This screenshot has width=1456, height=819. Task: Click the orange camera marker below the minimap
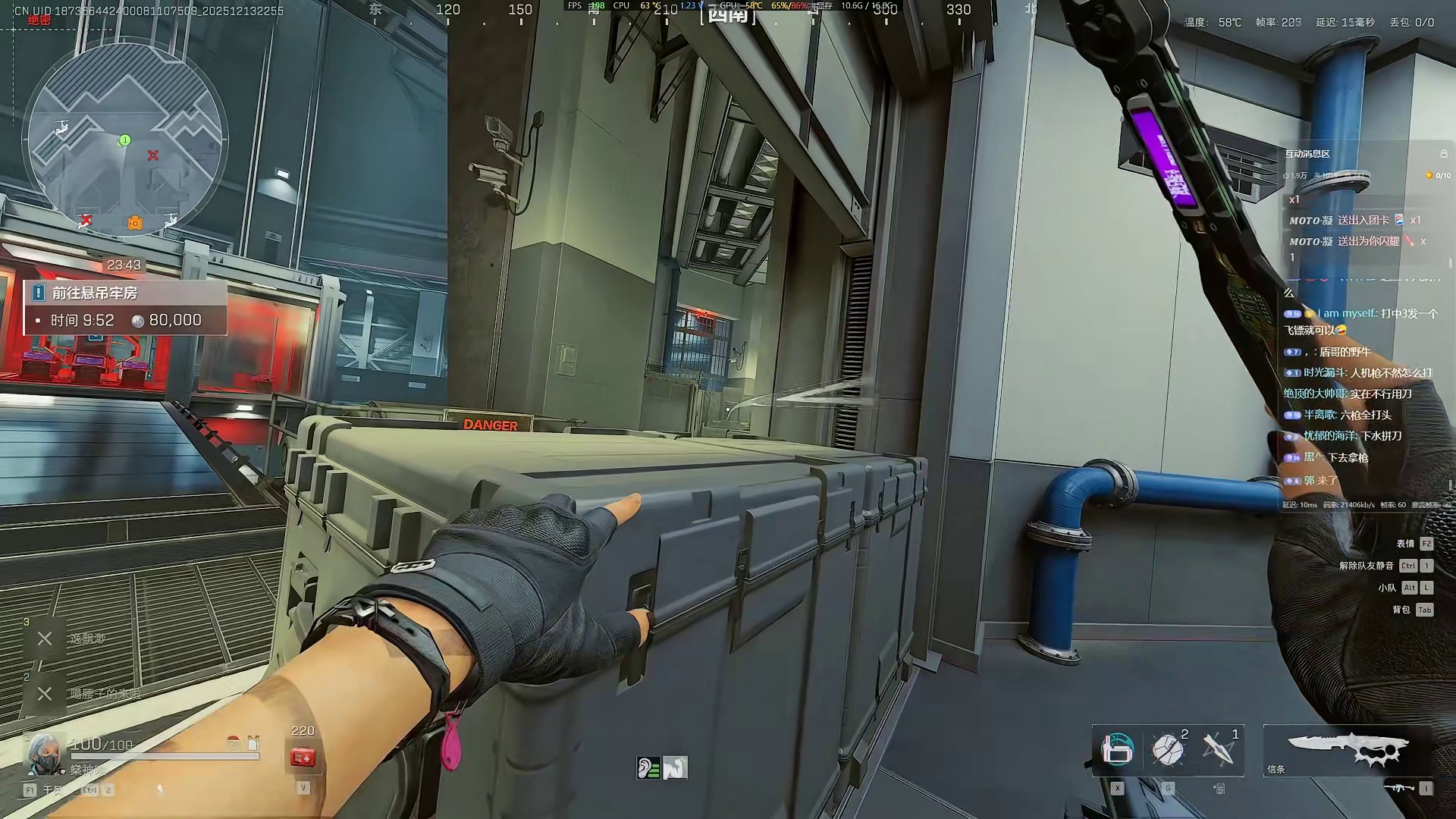tap(135, 222)
